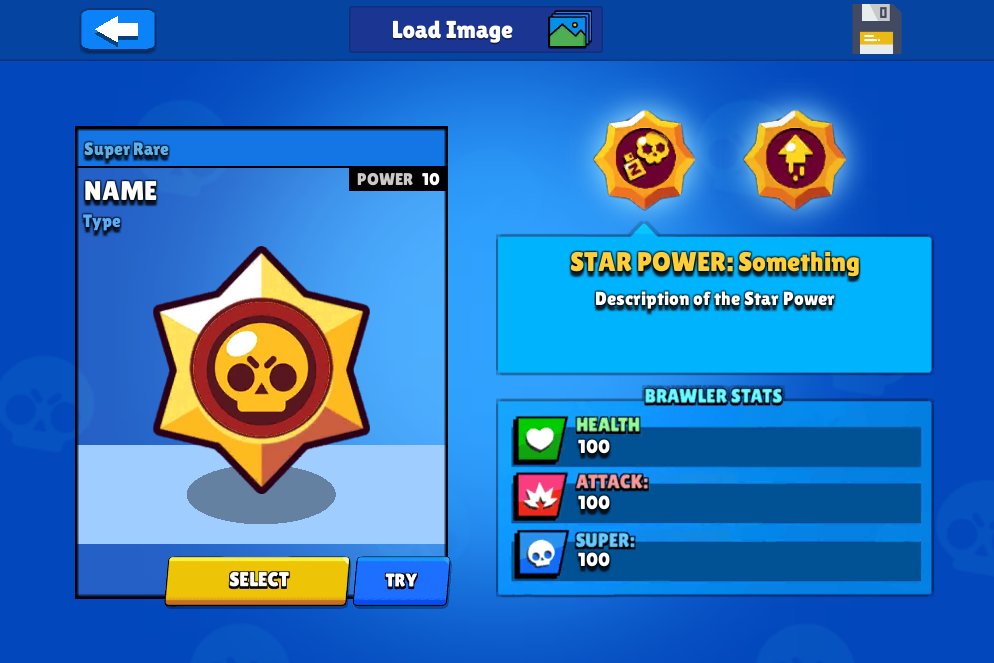Select the star skull brawler portrait
Viewport: 994px width, 663px height.
pos(261,368)
